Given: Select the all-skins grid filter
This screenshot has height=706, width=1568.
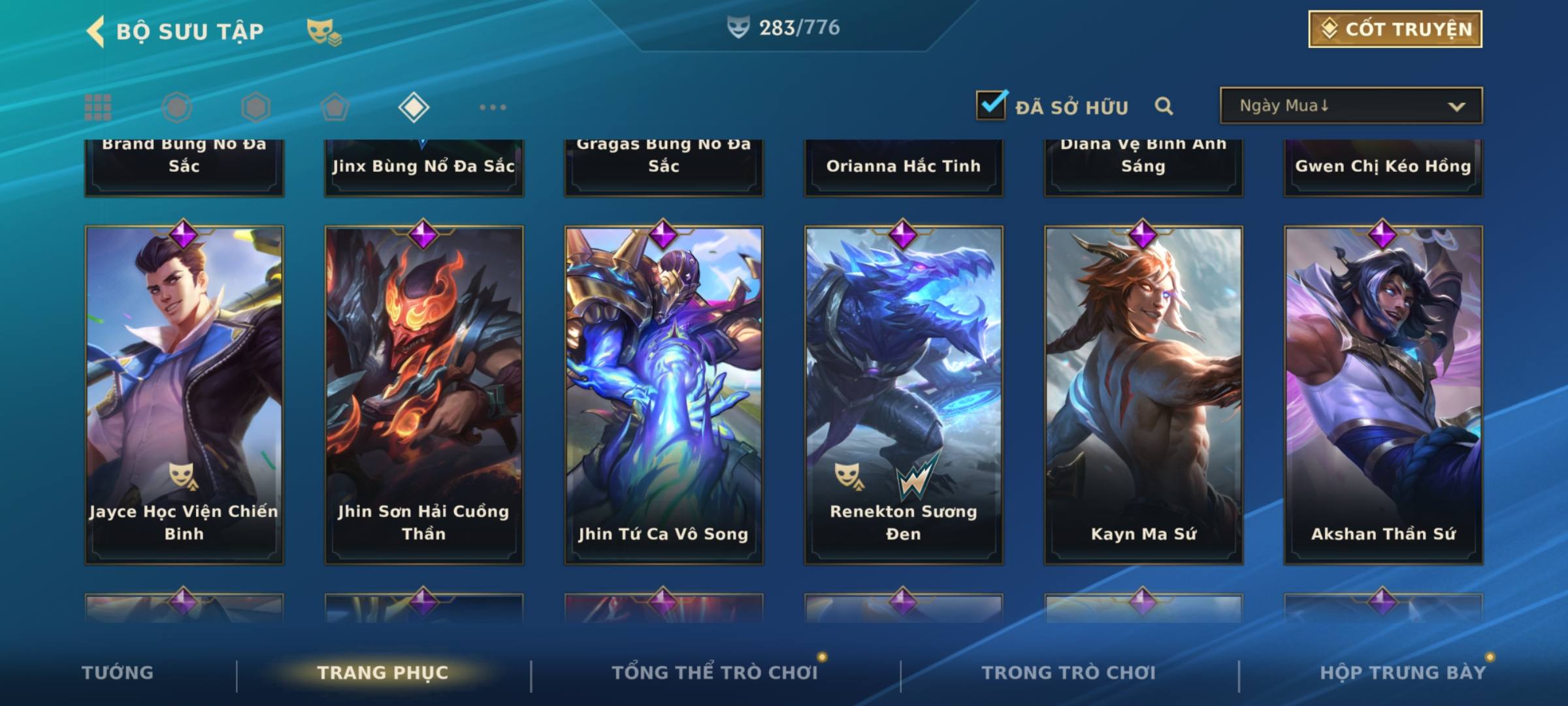Looking at the screenshot, I should 98,107.
